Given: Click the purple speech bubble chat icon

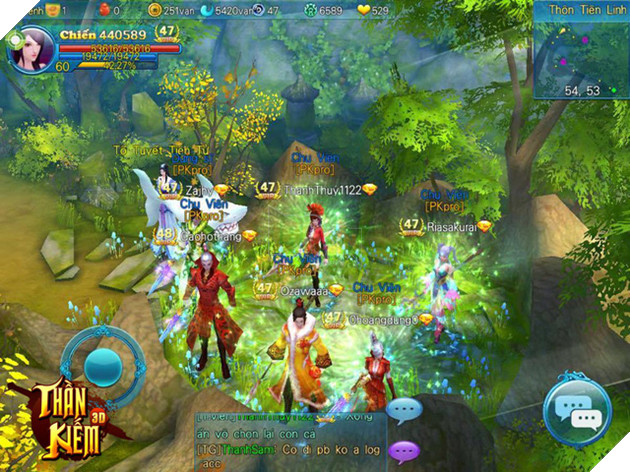Looking at the screenshot, I should coord(404,451).
